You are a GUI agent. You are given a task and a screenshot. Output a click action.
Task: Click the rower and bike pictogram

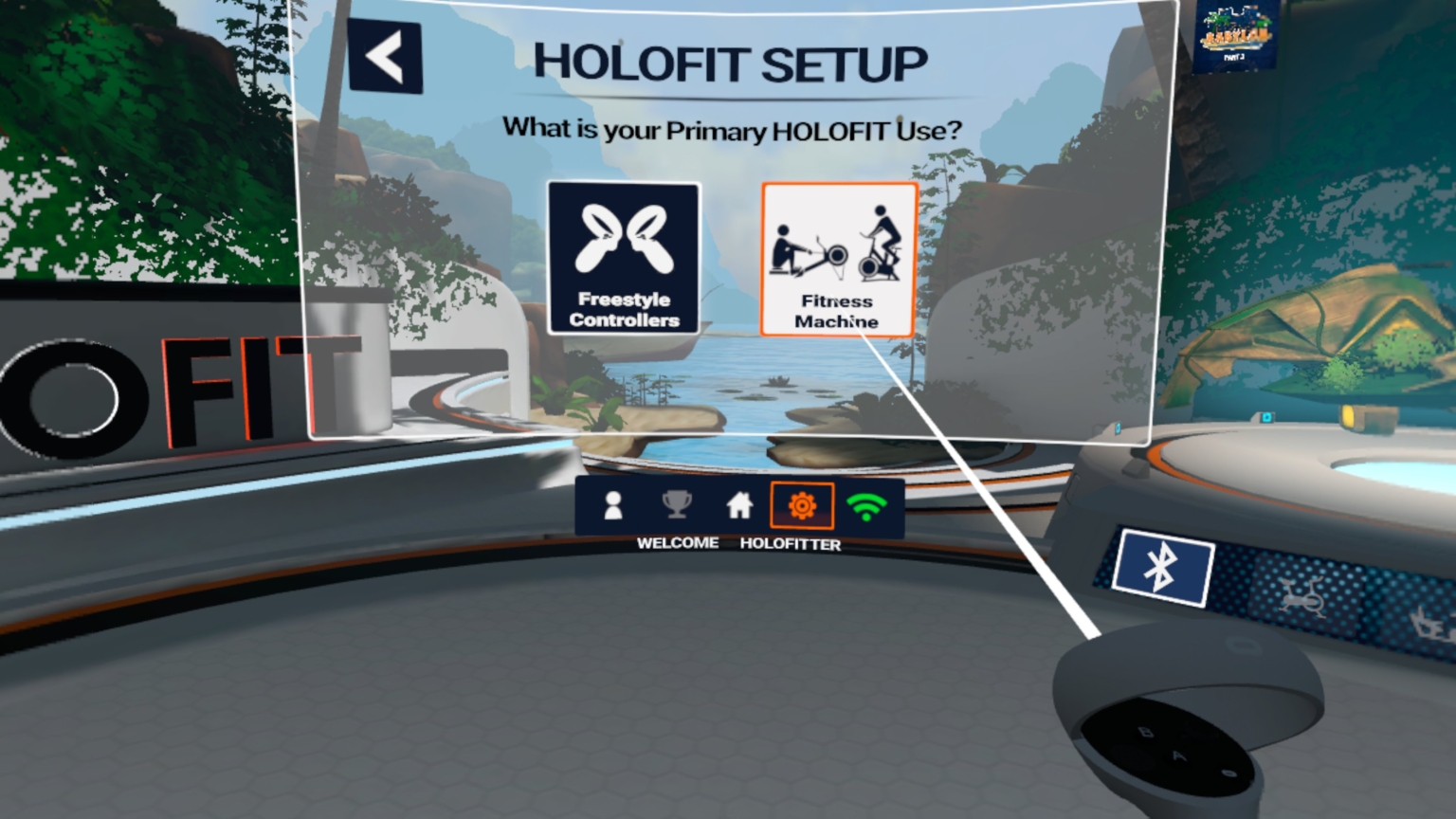838,251
